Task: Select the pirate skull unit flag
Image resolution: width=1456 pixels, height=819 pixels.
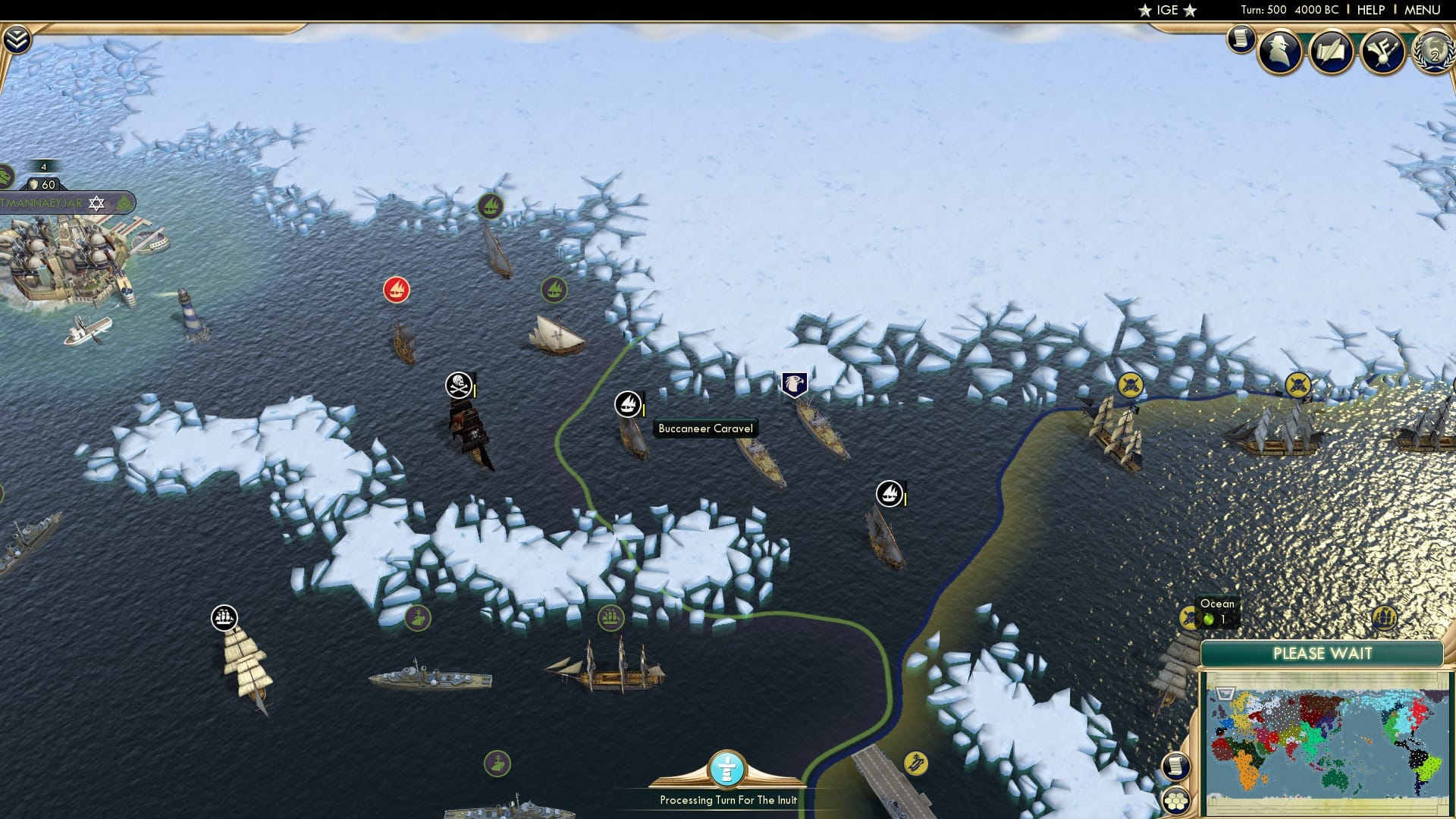Action: 457,385
